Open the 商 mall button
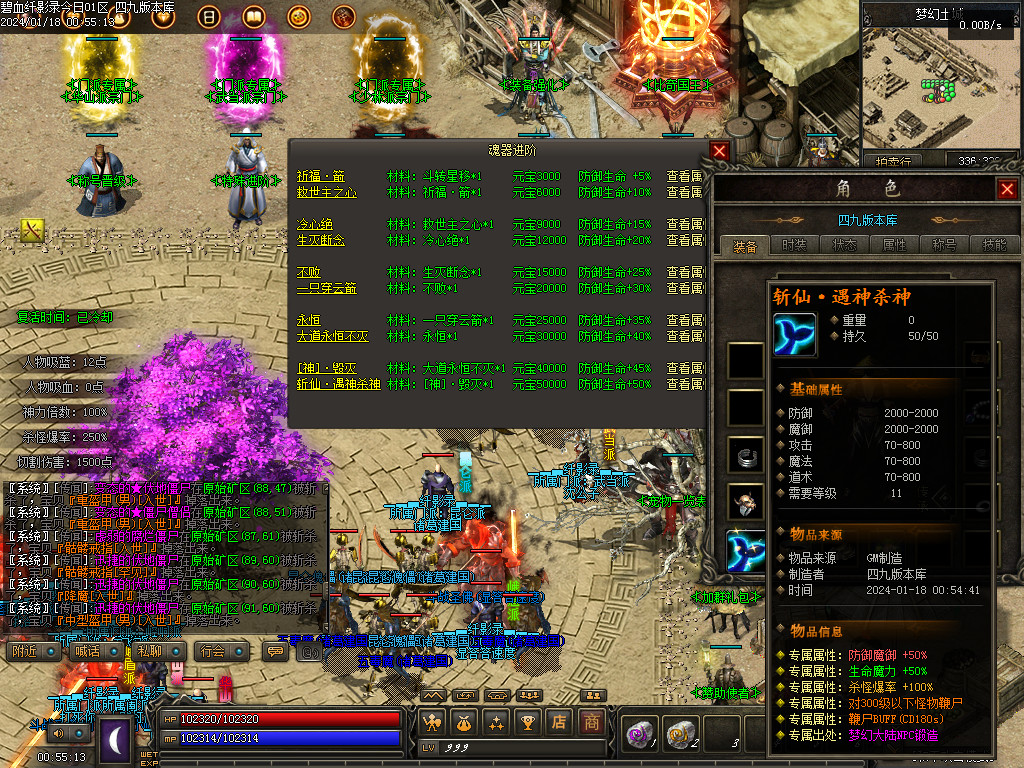 [x=593, y=722]
